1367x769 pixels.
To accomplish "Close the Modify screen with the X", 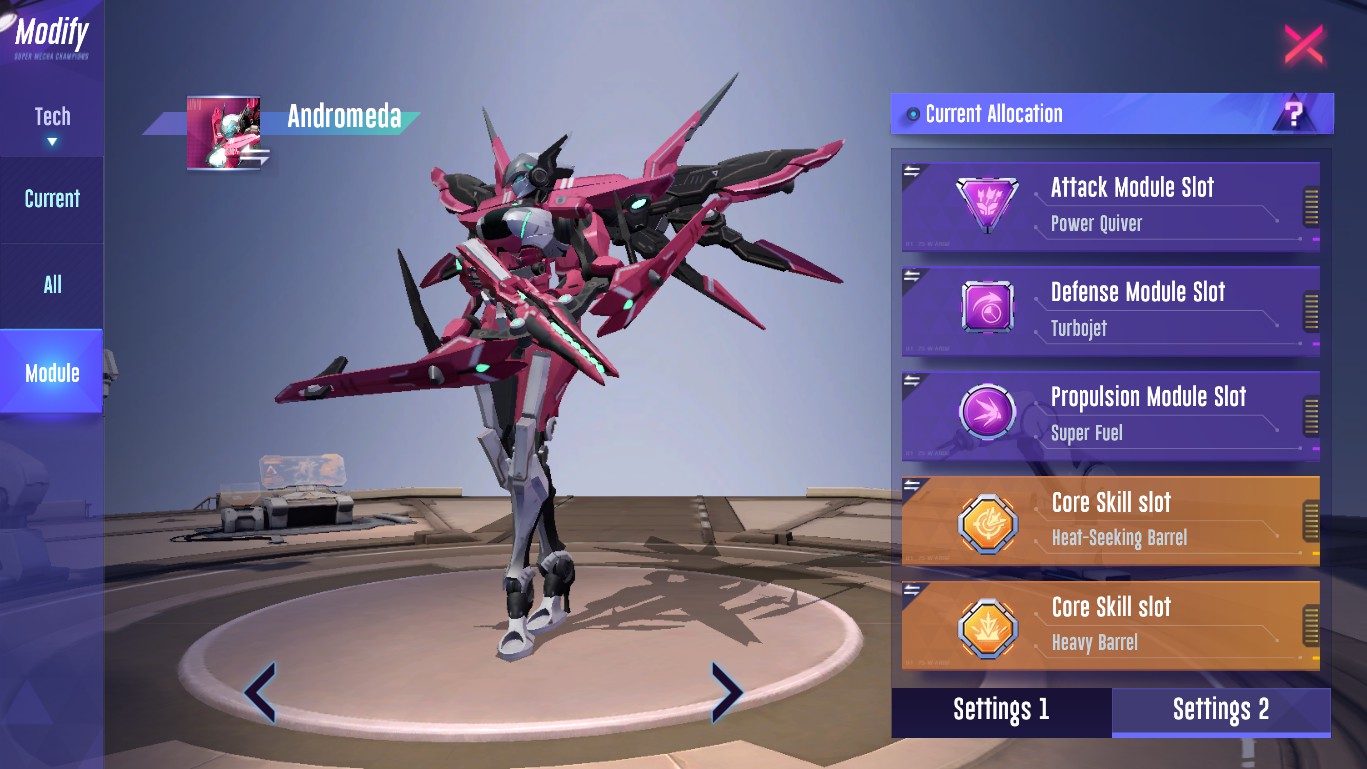I will tap(1303, 45).
